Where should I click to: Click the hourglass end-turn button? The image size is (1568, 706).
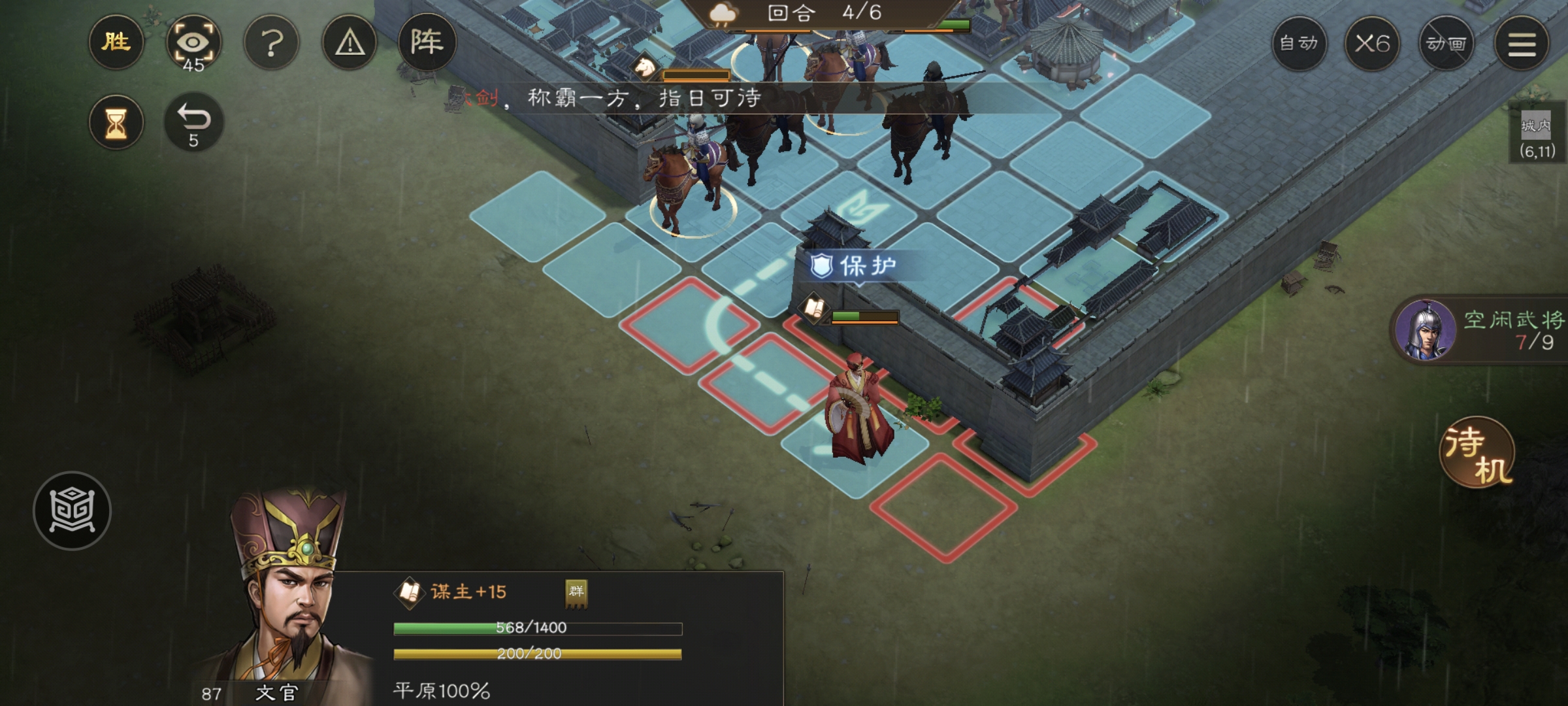click(116, 123)
